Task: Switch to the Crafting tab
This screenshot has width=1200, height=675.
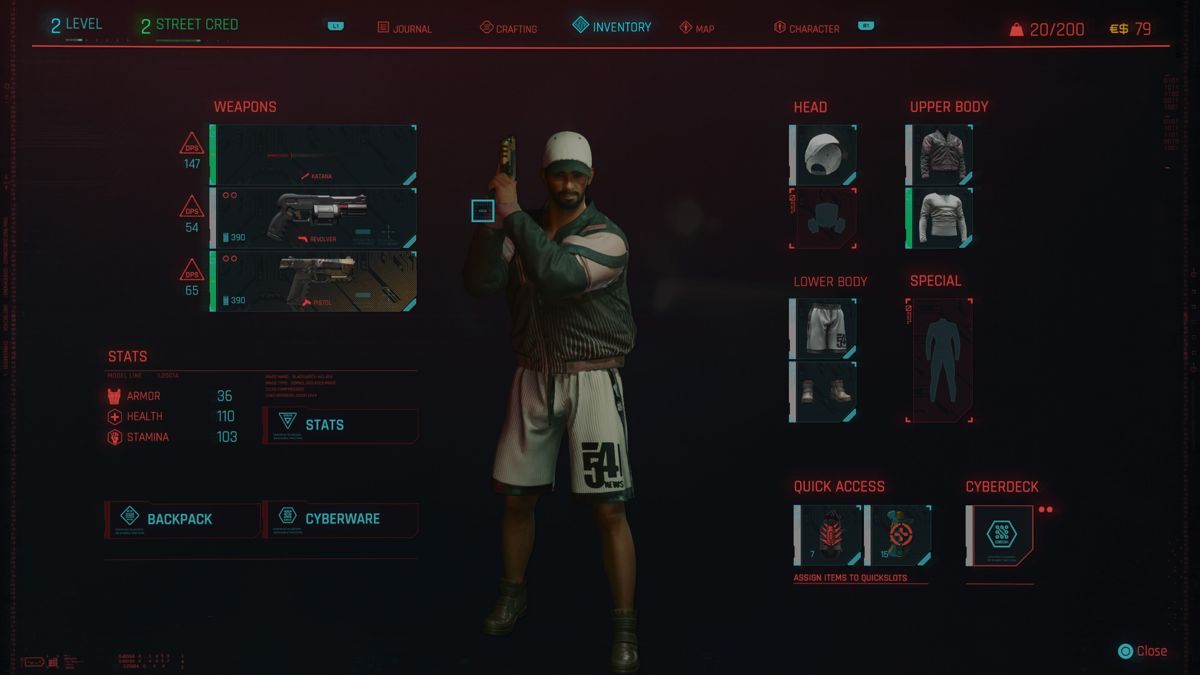Action: pos(508,28)
